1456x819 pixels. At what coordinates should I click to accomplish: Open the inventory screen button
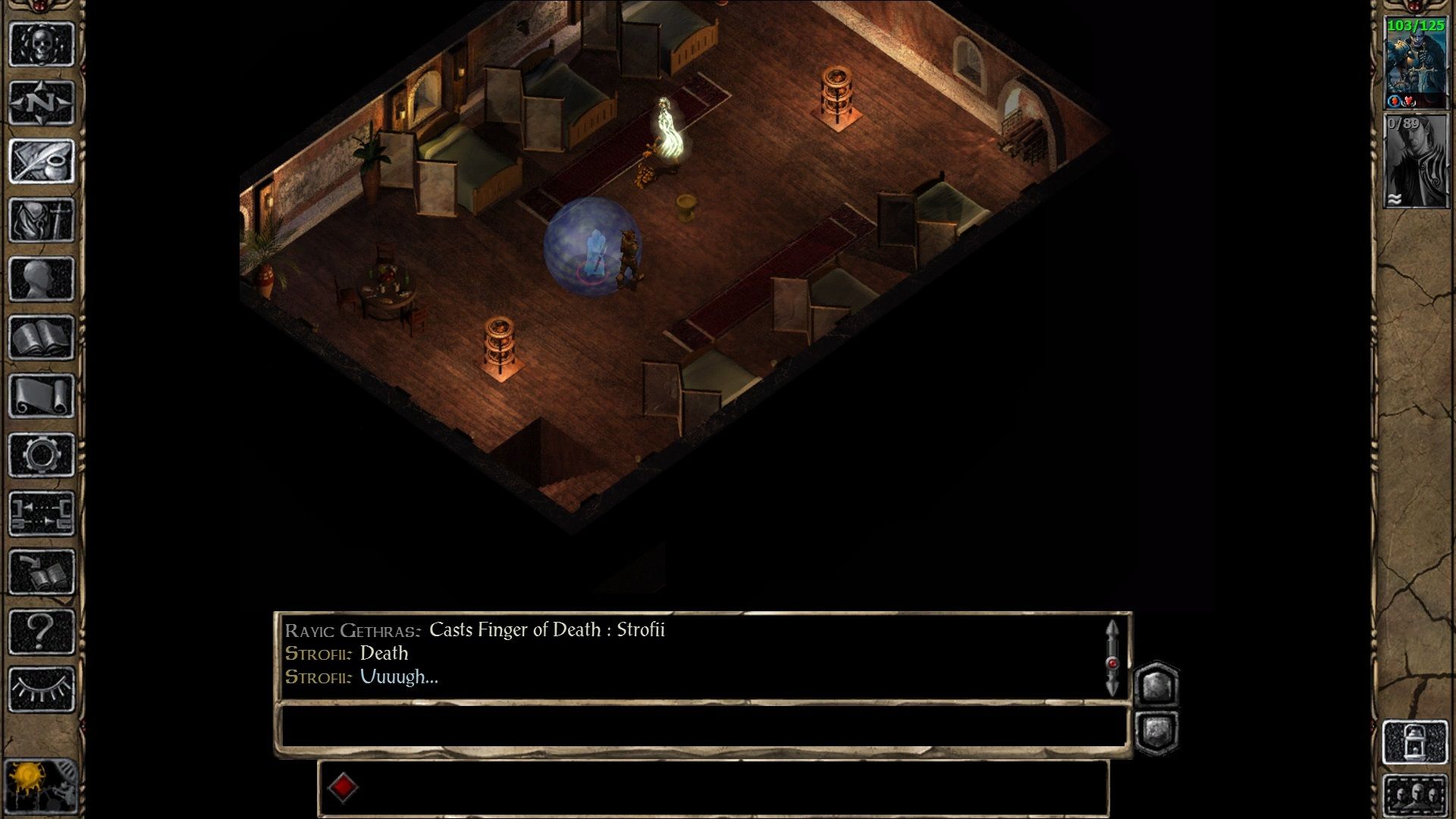click(42, 220)
